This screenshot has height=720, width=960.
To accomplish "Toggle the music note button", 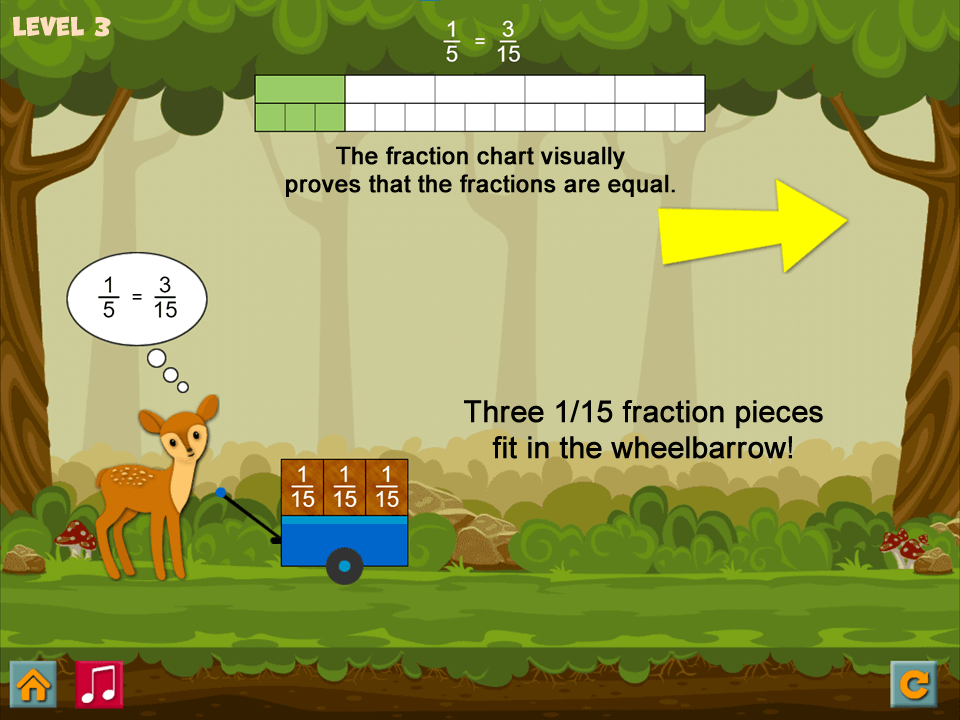I will tap(99, 684).
